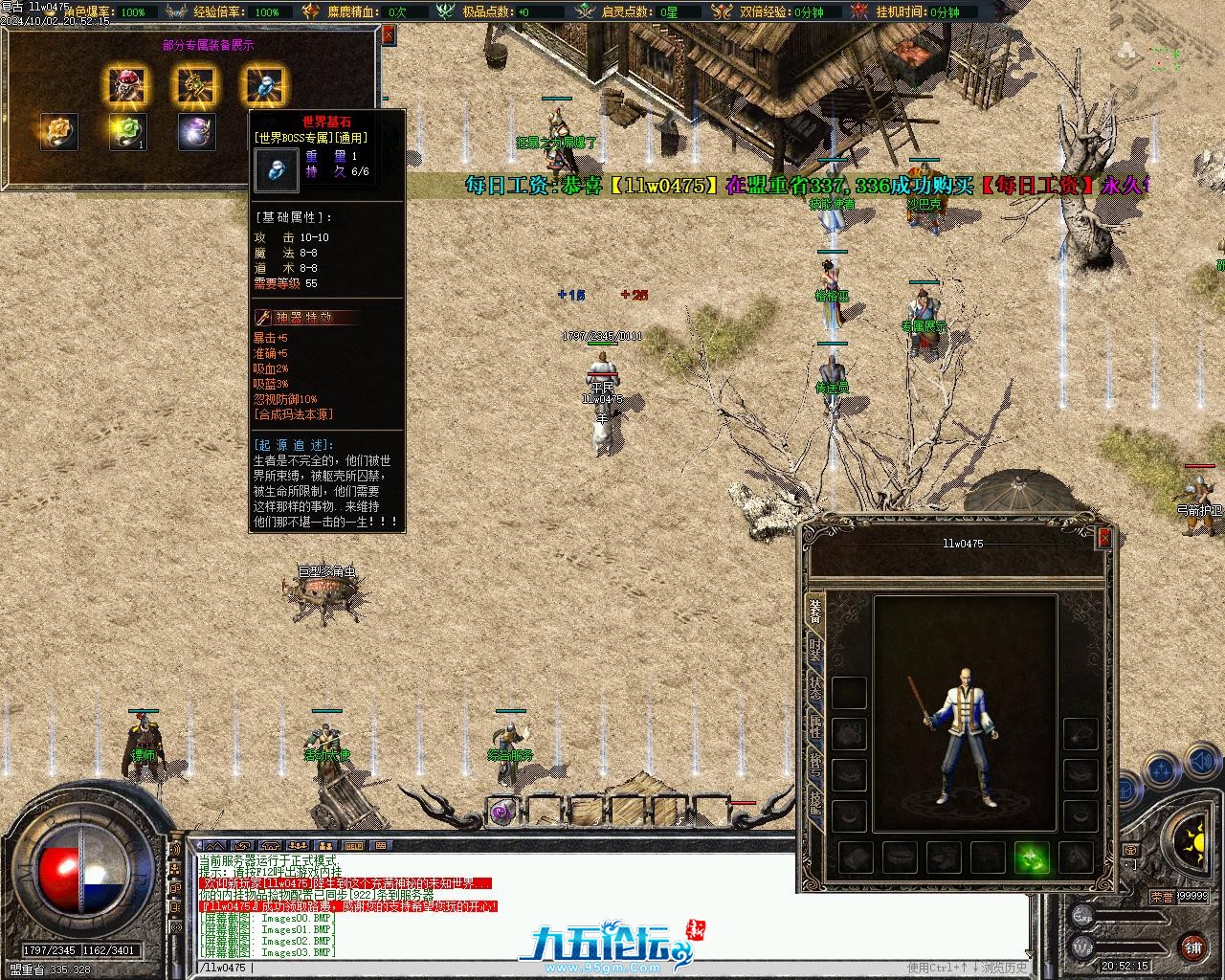Select the green flower ring in the showcase
The image size is (1225, 980).
pos(127,132)
